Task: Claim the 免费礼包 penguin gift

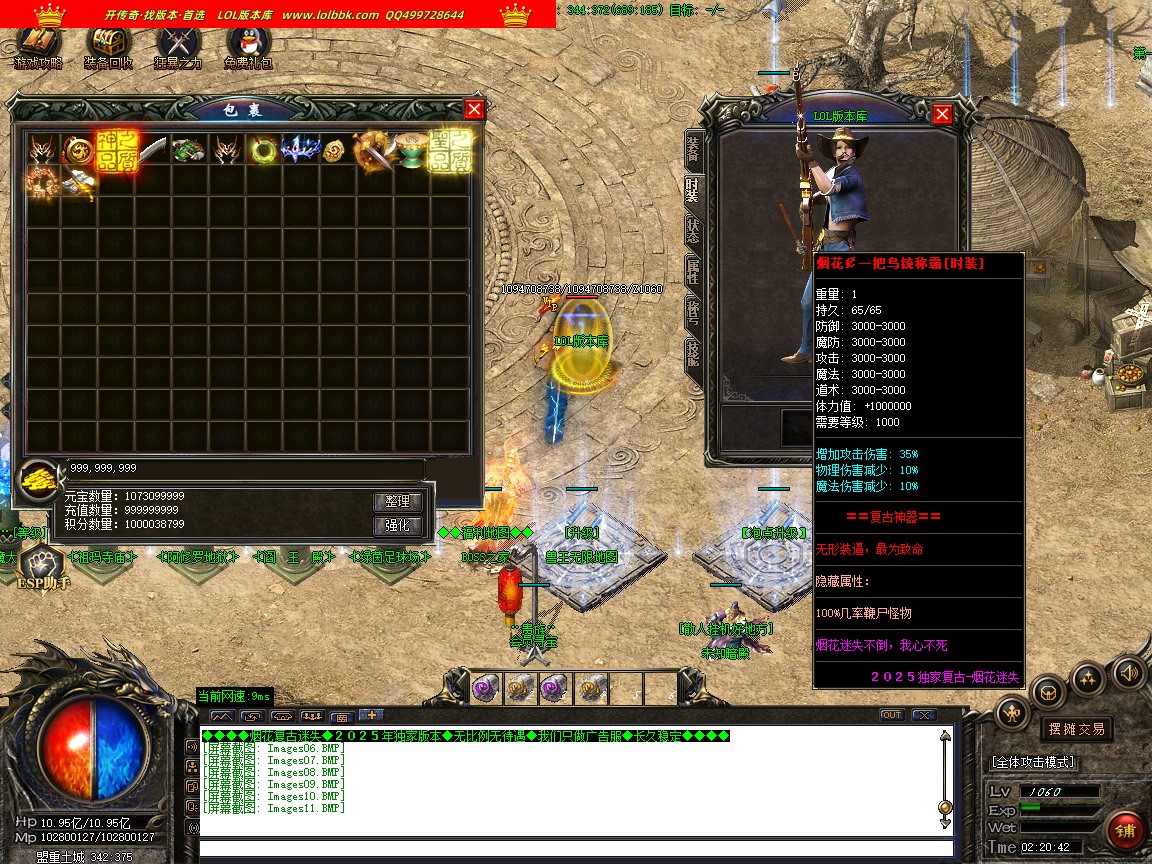Action: pyautogui.click(x=248, y=43)
